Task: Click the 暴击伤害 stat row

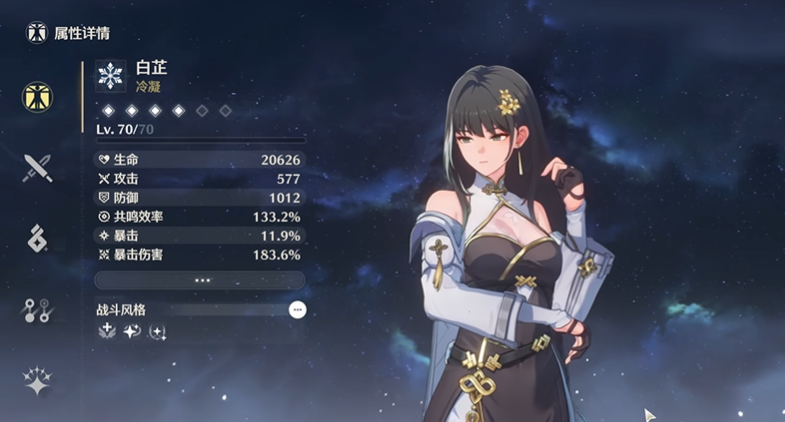Action: point(199,255)
